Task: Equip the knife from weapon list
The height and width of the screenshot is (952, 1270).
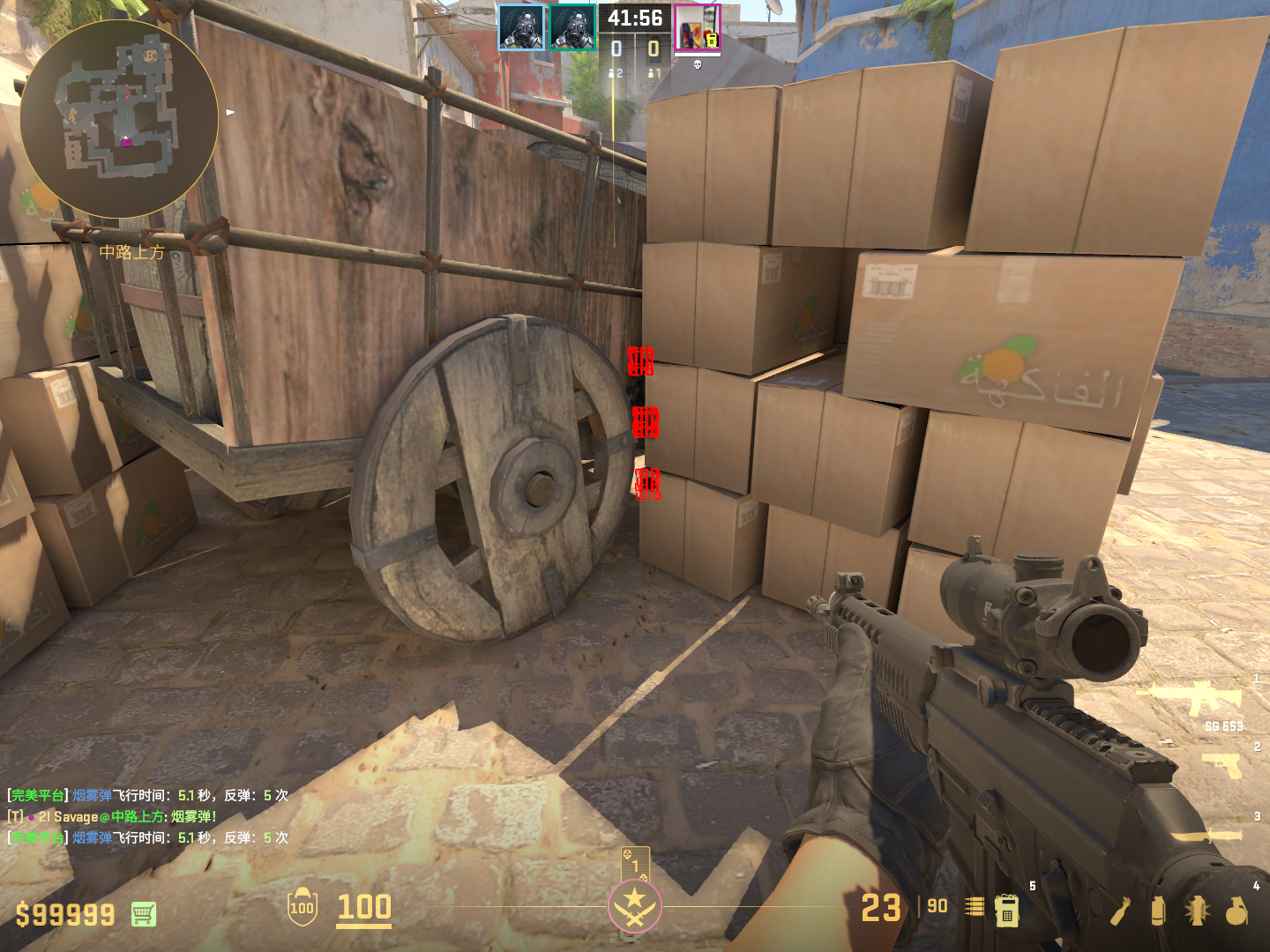Action: point(1206,833)
